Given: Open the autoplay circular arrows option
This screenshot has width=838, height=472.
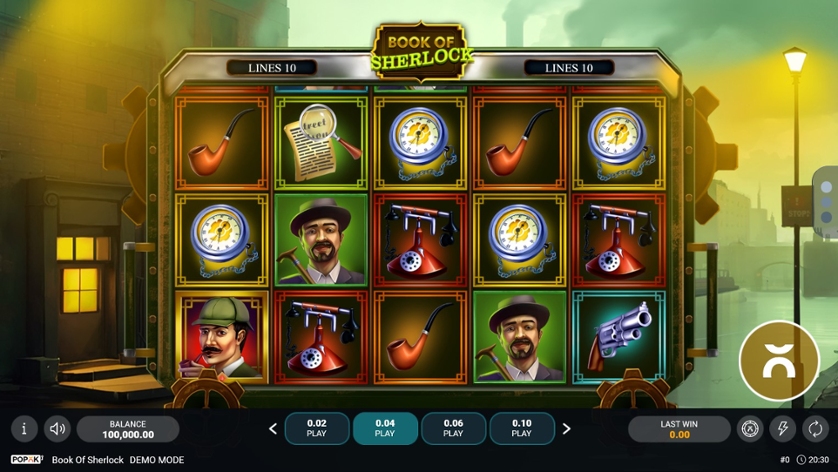Looking at the screenshot, I should click(x=816, y=429).
